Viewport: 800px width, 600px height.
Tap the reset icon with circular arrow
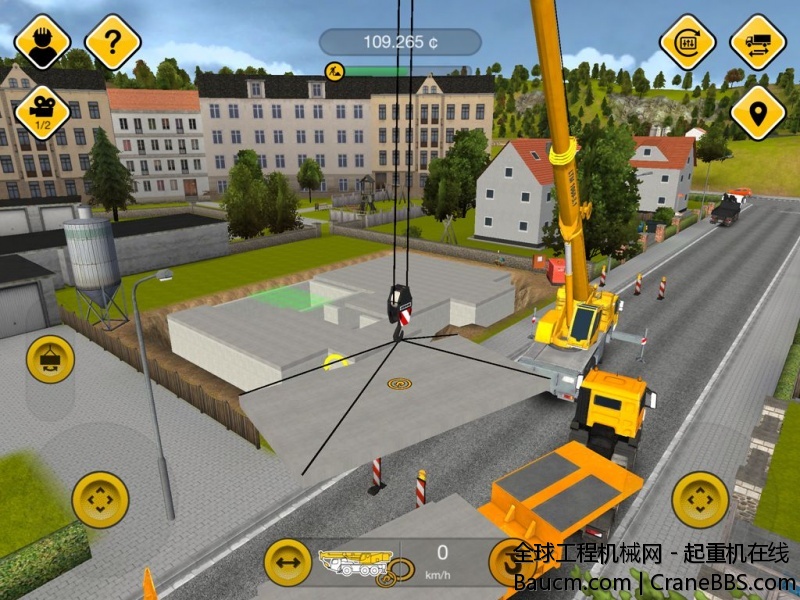click(687, 42)
